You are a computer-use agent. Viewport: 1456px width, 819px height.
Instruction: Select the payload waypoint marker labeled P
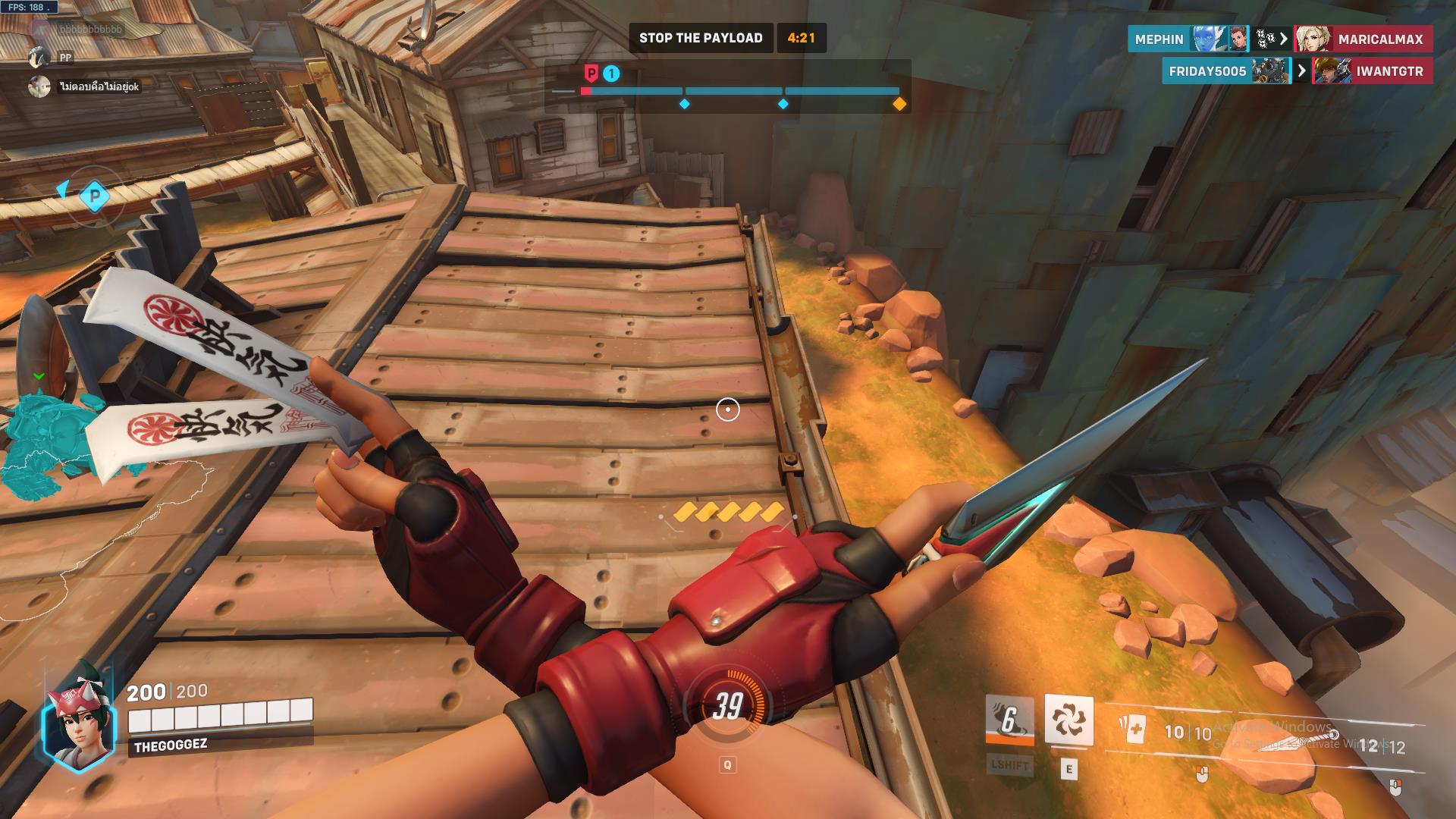coord(95,196)
